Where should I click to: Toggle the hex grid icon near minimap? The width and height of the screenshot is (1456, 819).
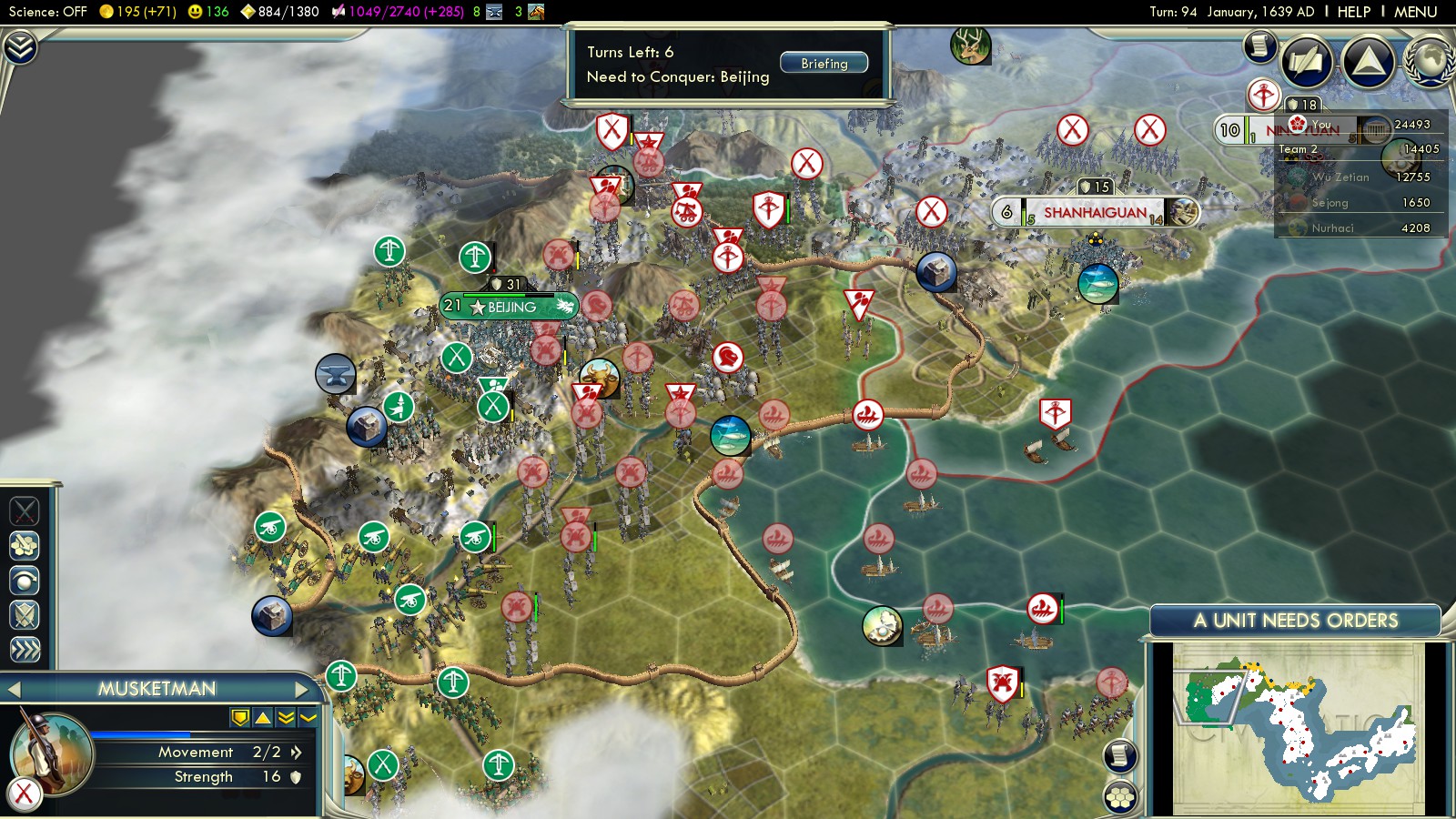coord(1118,794)
